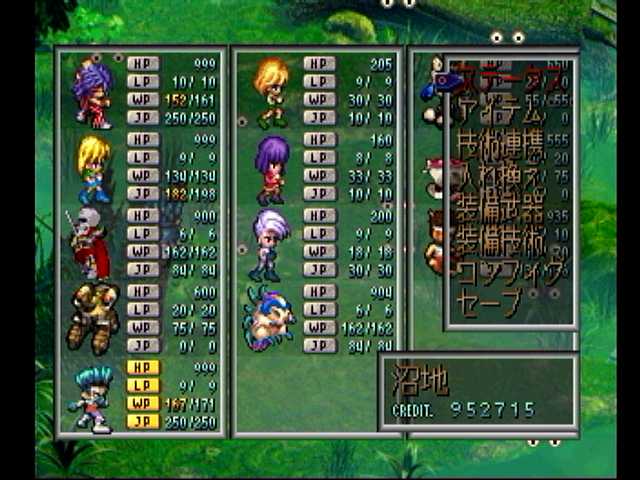The width and height of the screenshot is (640, 480).
Task: Select the orange-haired character with 205 HP
Action: (x=270, y=92)
